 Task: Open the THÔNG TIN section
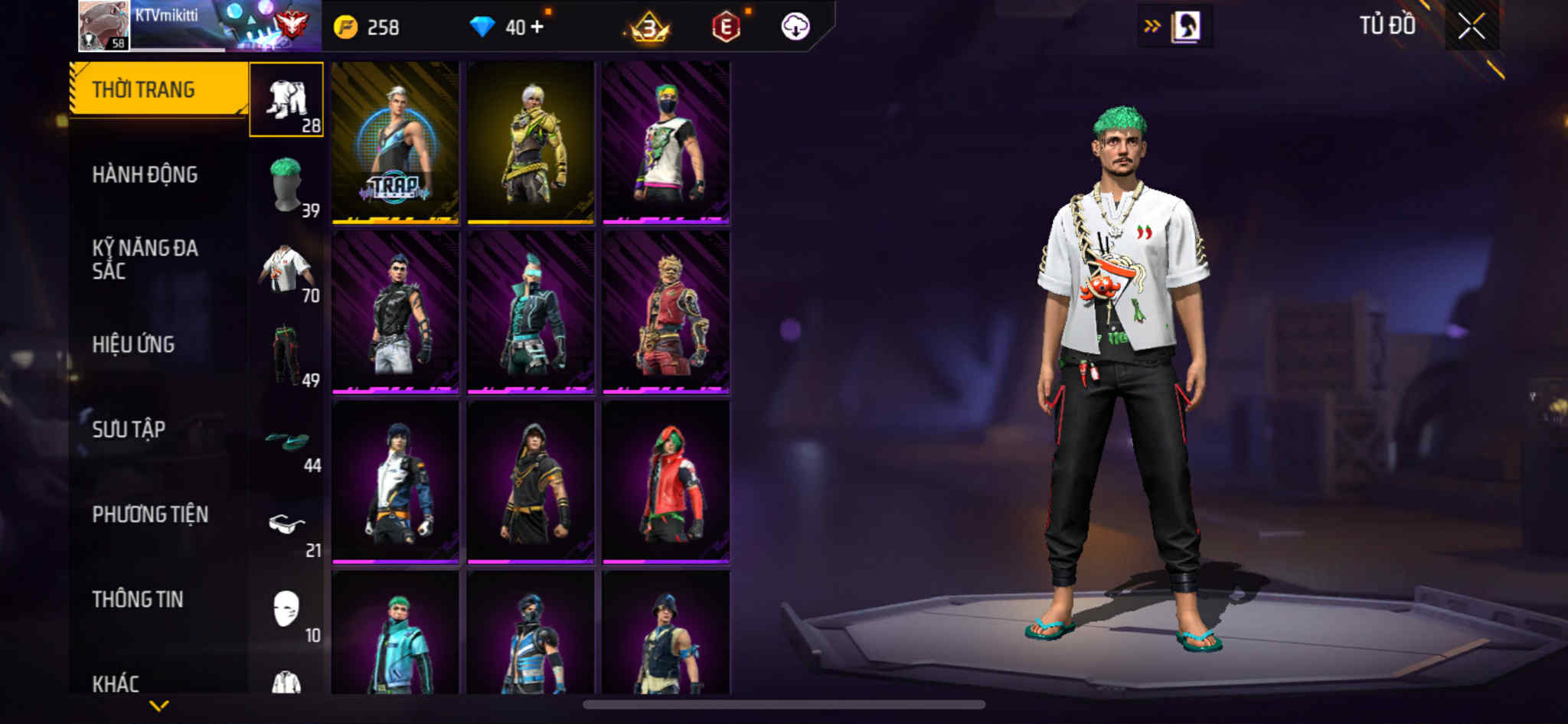pos(138,599)
